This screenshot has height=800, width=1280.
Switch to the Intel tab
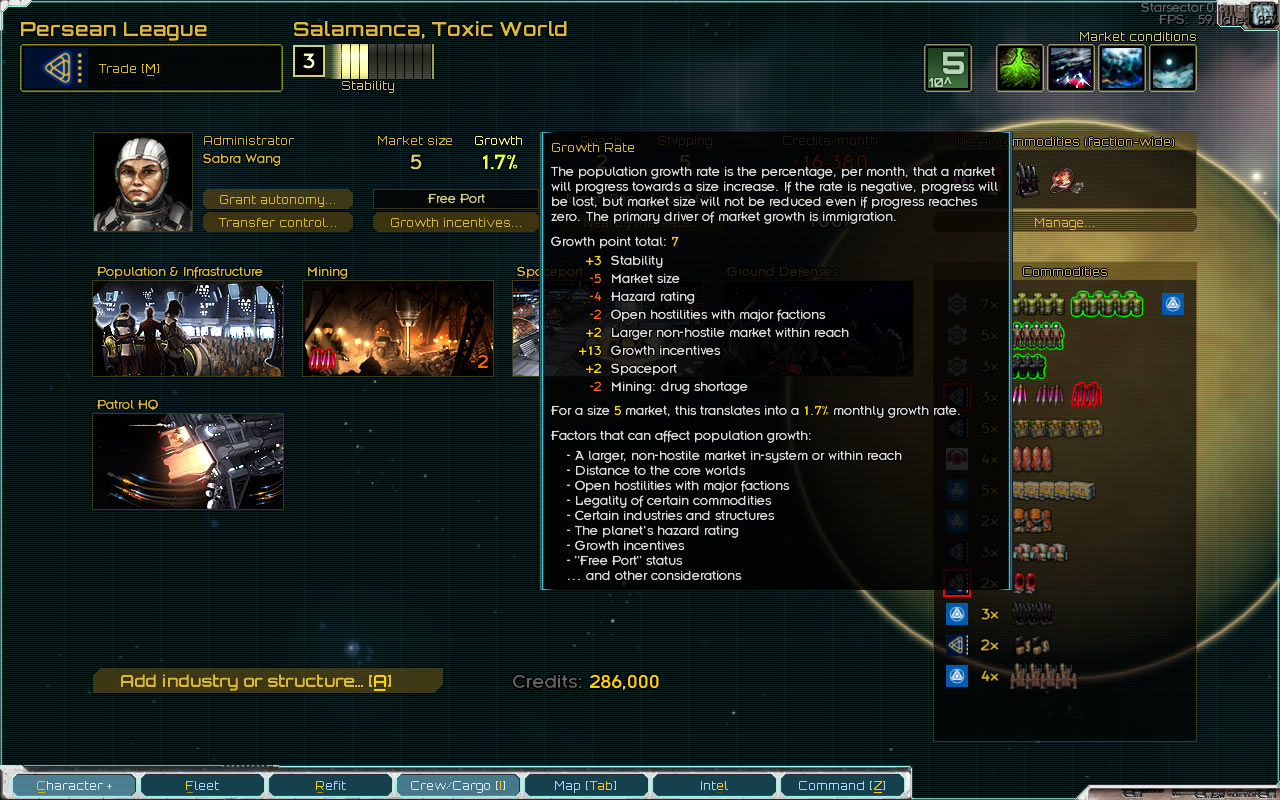point(714,785)
